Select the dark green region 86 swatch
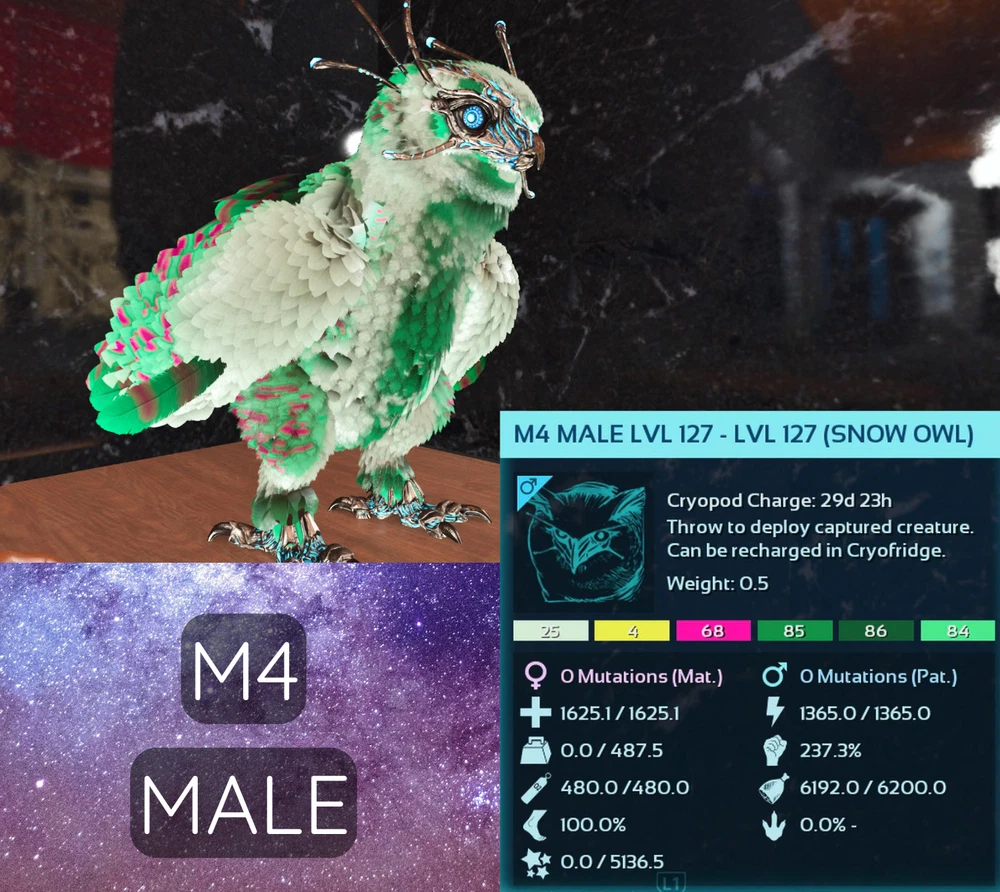The width and height of the screenshot is (1000, 892). (876, 631)
